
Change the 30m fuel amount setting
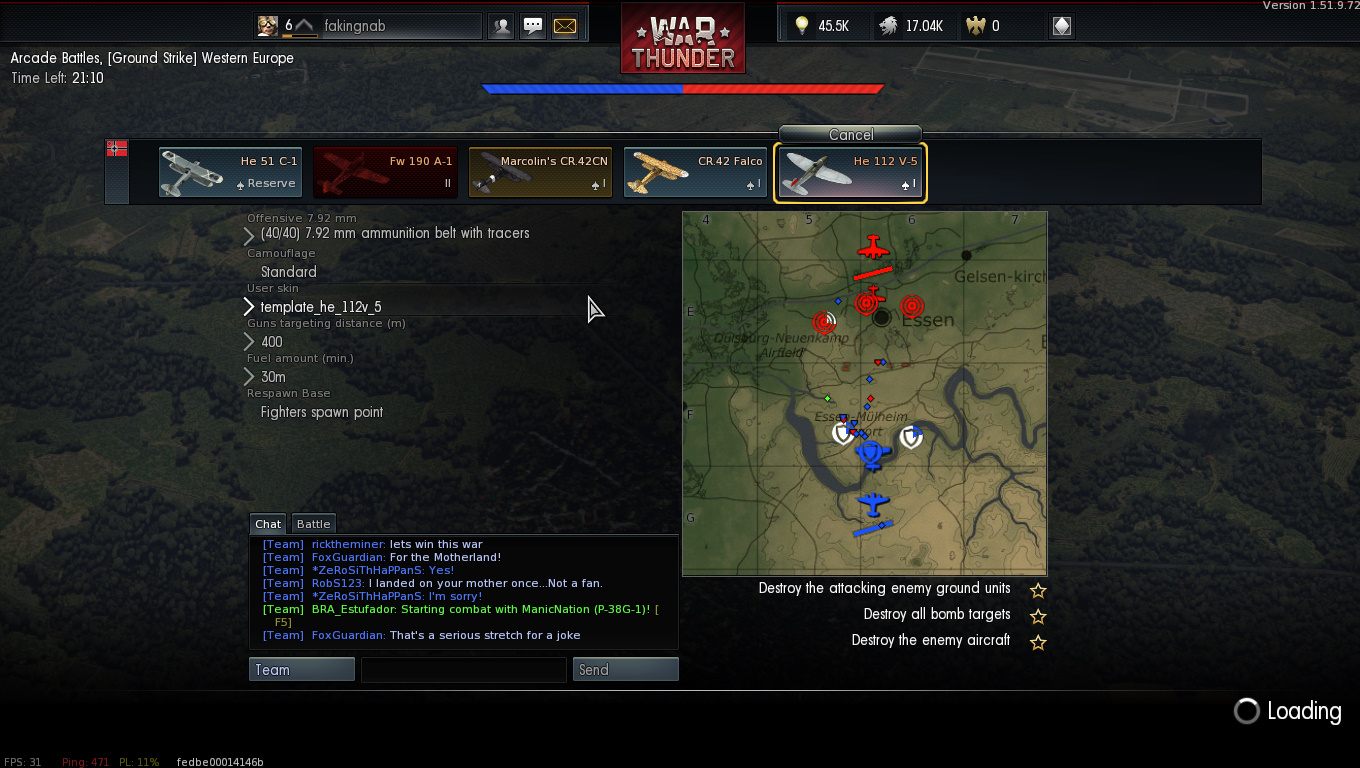(273, 377)
